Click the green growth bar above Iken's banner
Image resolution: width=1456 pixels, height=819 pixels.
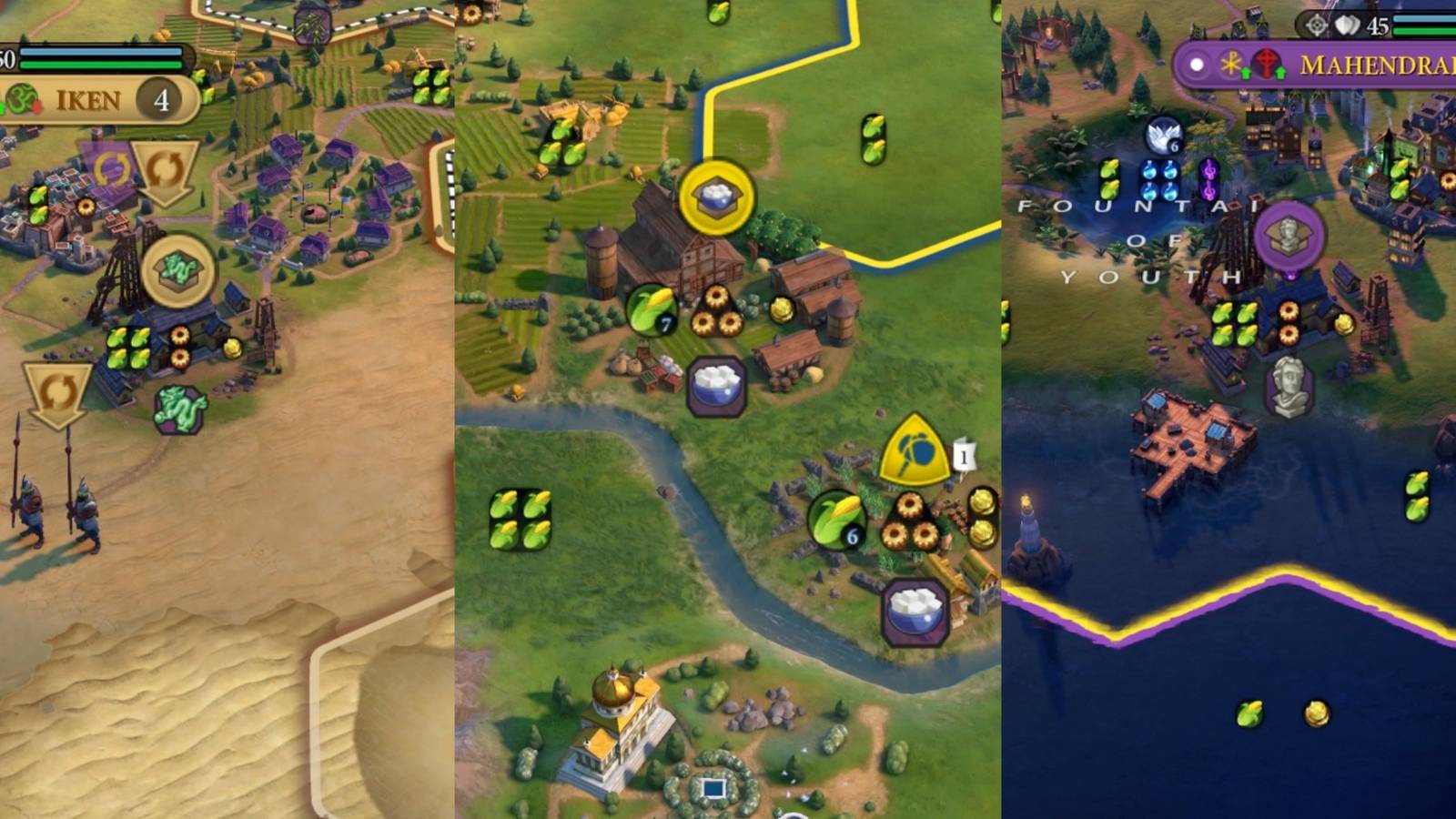(x=101, y=65)
